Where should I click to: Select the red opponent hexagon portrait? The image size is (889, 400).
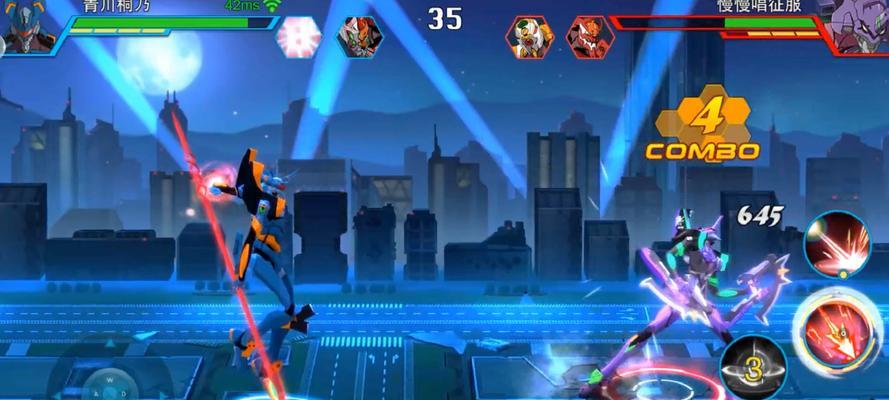pos(589,36)
